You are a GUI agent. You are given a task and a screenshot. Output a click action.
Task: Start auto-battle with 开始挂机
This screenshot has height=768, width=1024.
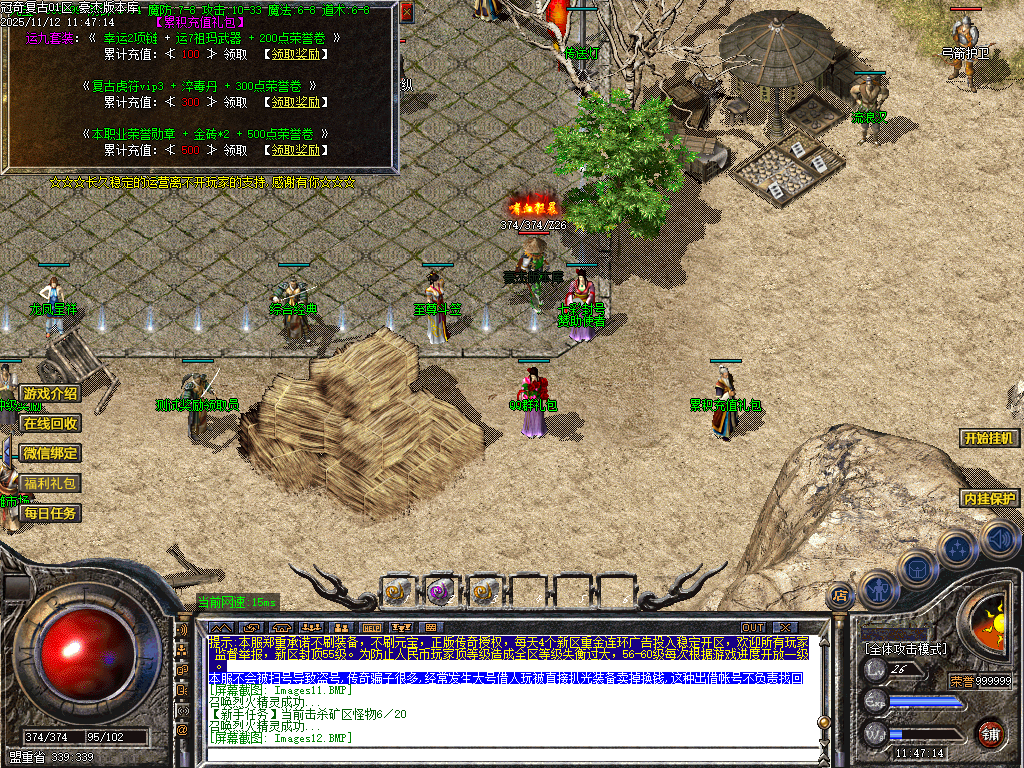pyautogui.click(x=990, y=438)
